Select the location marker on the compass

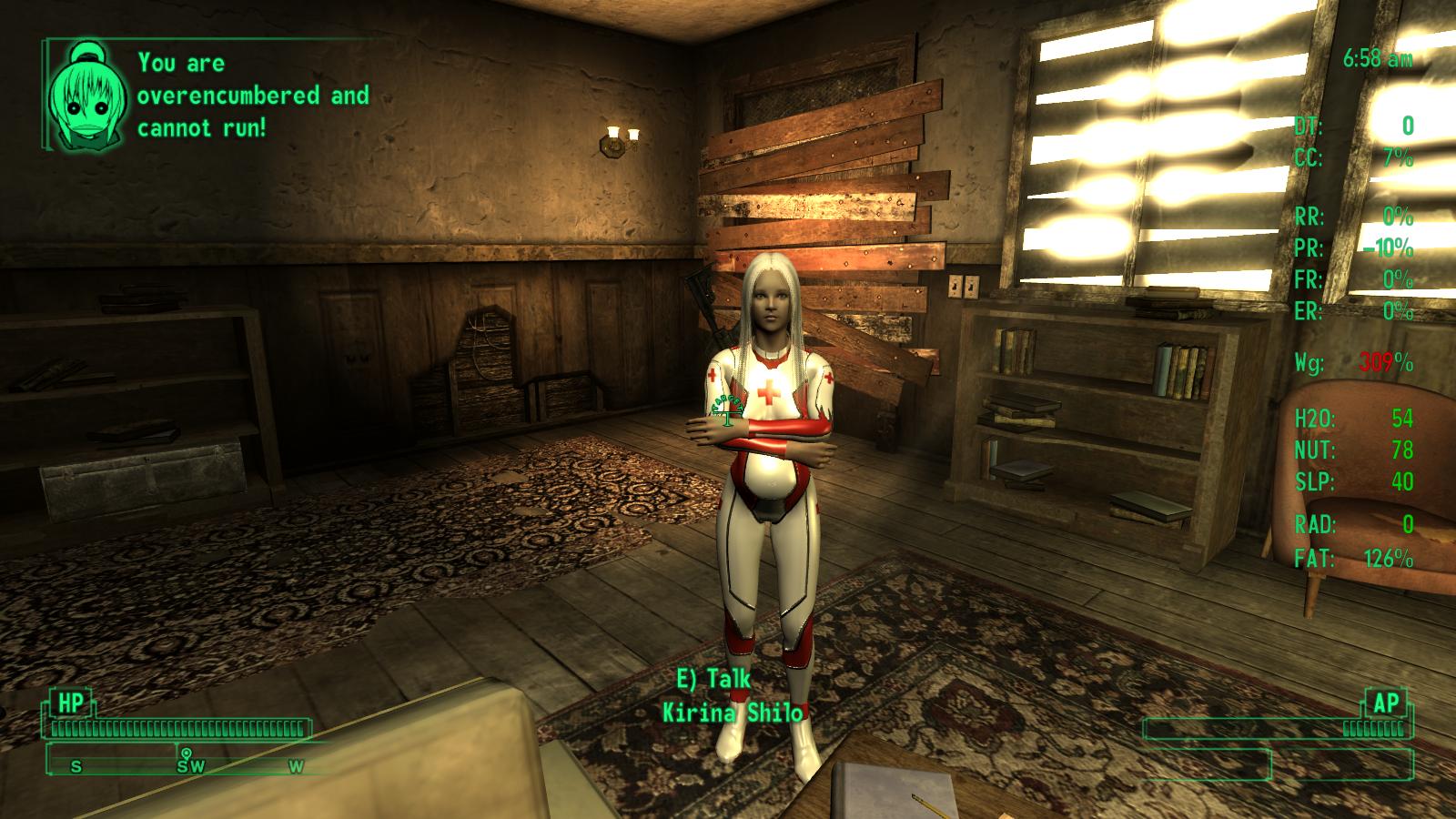(187, 753)
